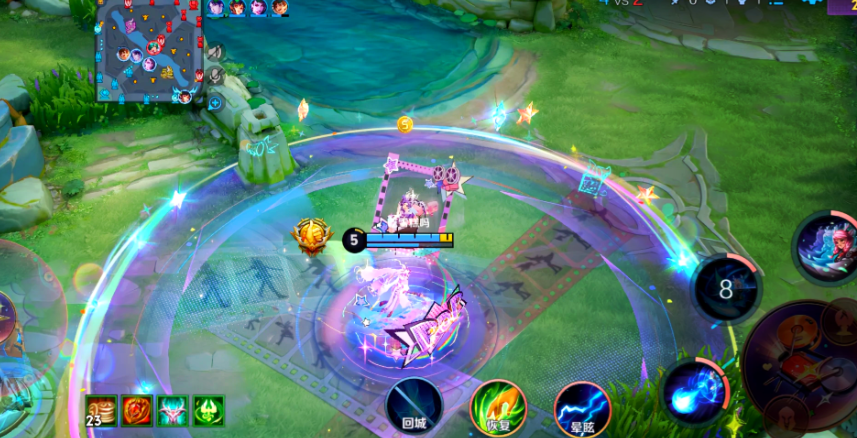Select the green trident equipment item
The image size is (857, 438).
208,410
